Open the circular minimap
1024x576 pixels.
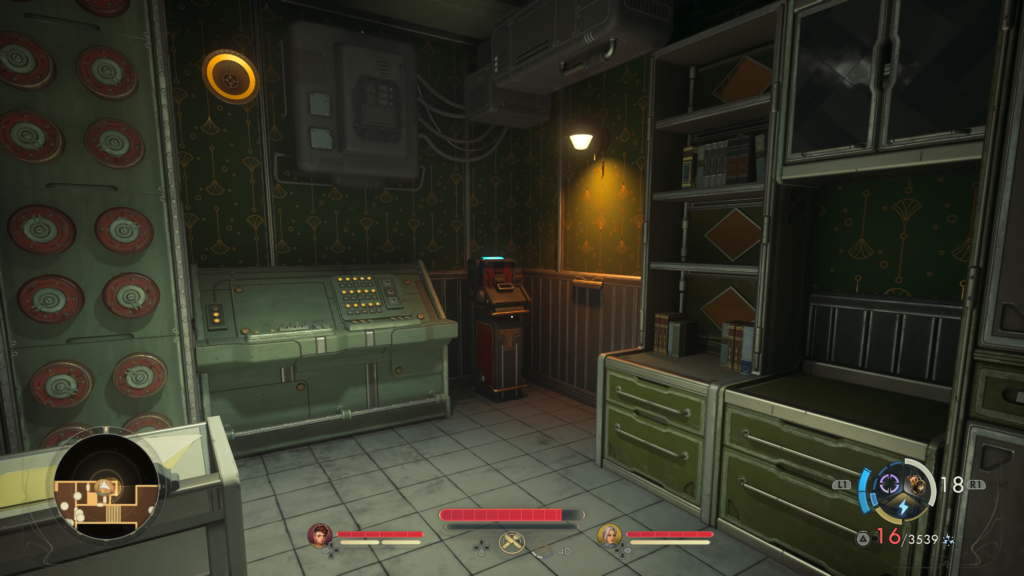(106, 487)
